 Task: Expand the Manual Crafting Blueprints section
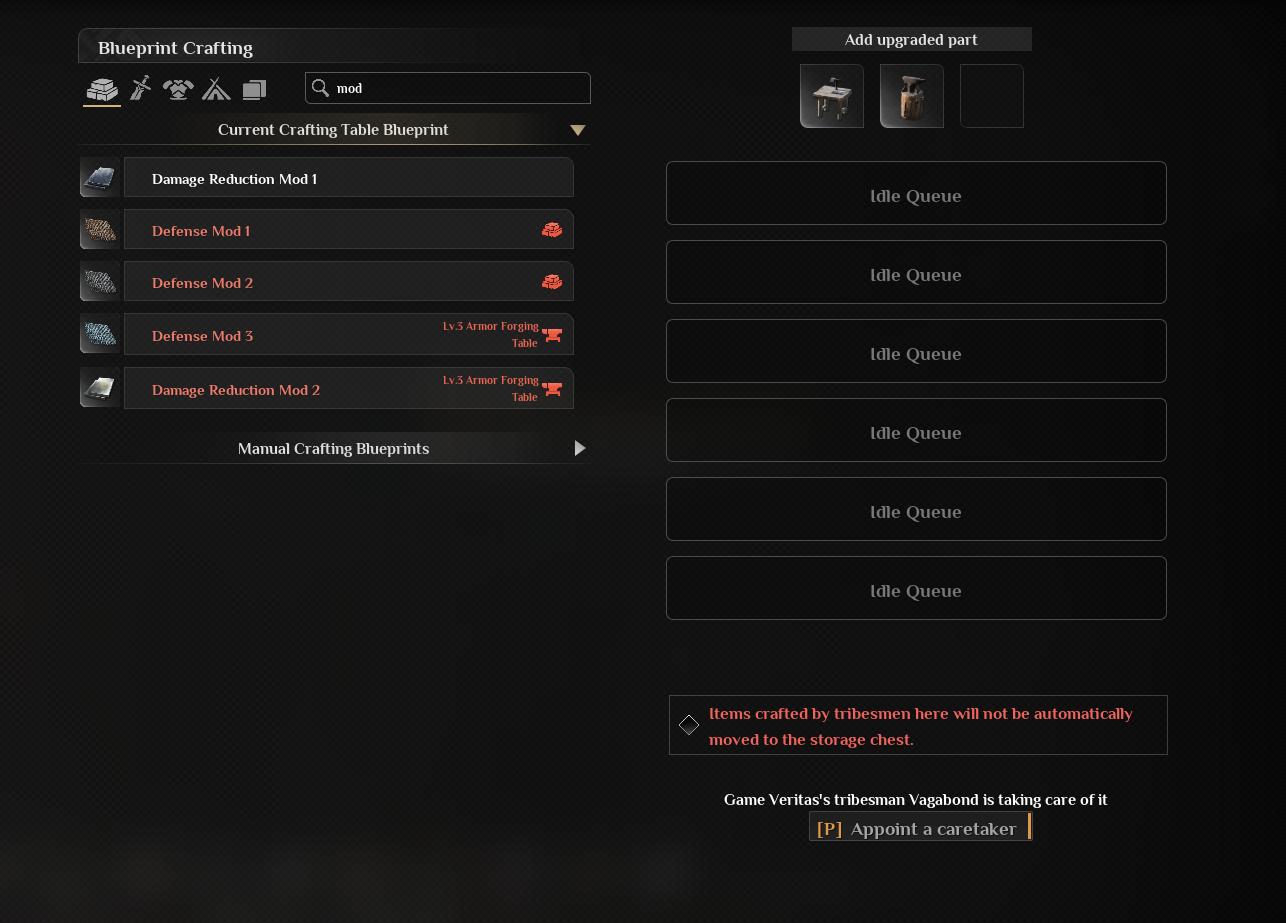pyautogui.click(x=580, y=448)
